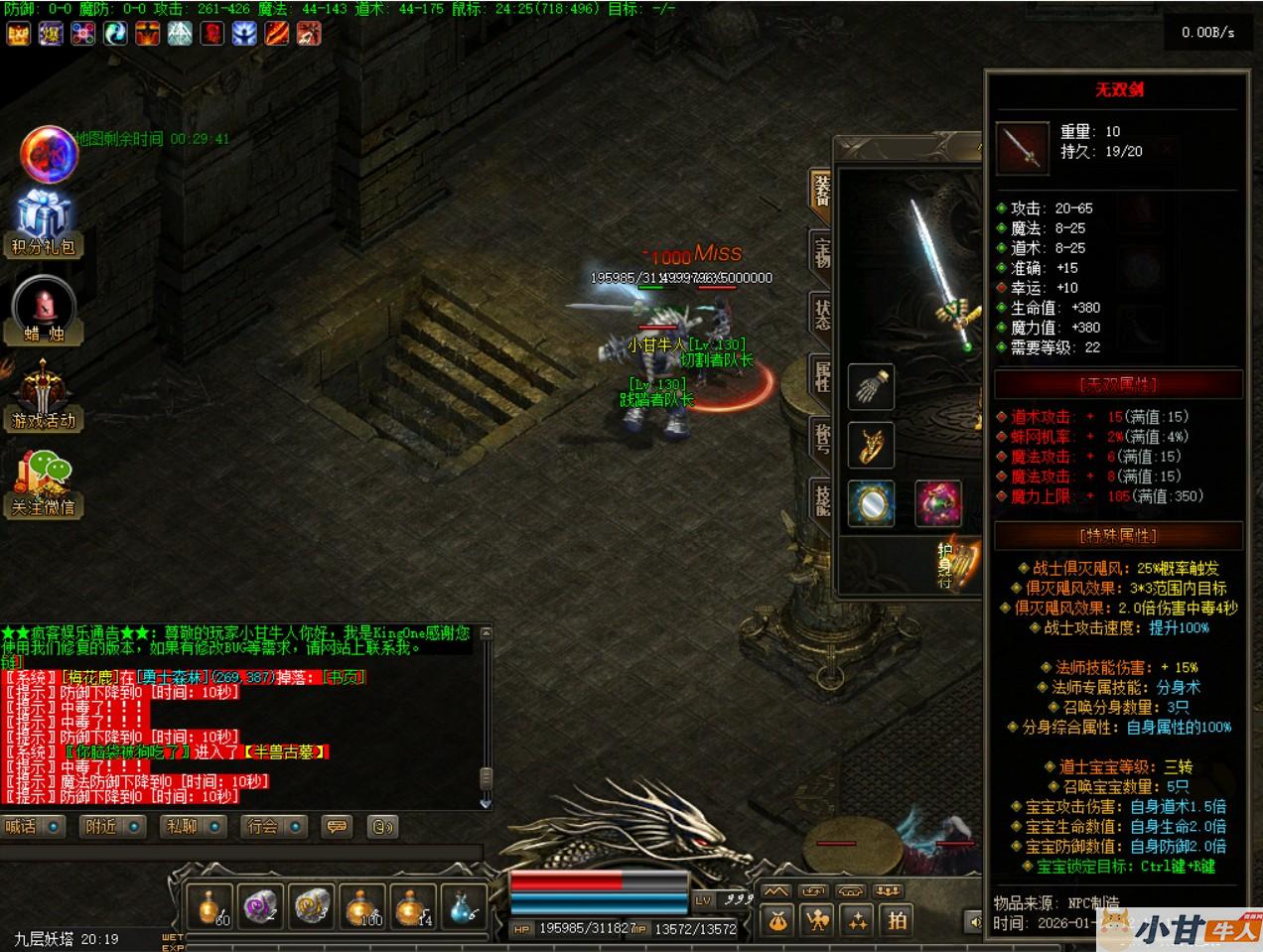Open the 属性 attributes tab
Image resolution: width=1263 pixels, height=952 pixels.
pos(822,375)
